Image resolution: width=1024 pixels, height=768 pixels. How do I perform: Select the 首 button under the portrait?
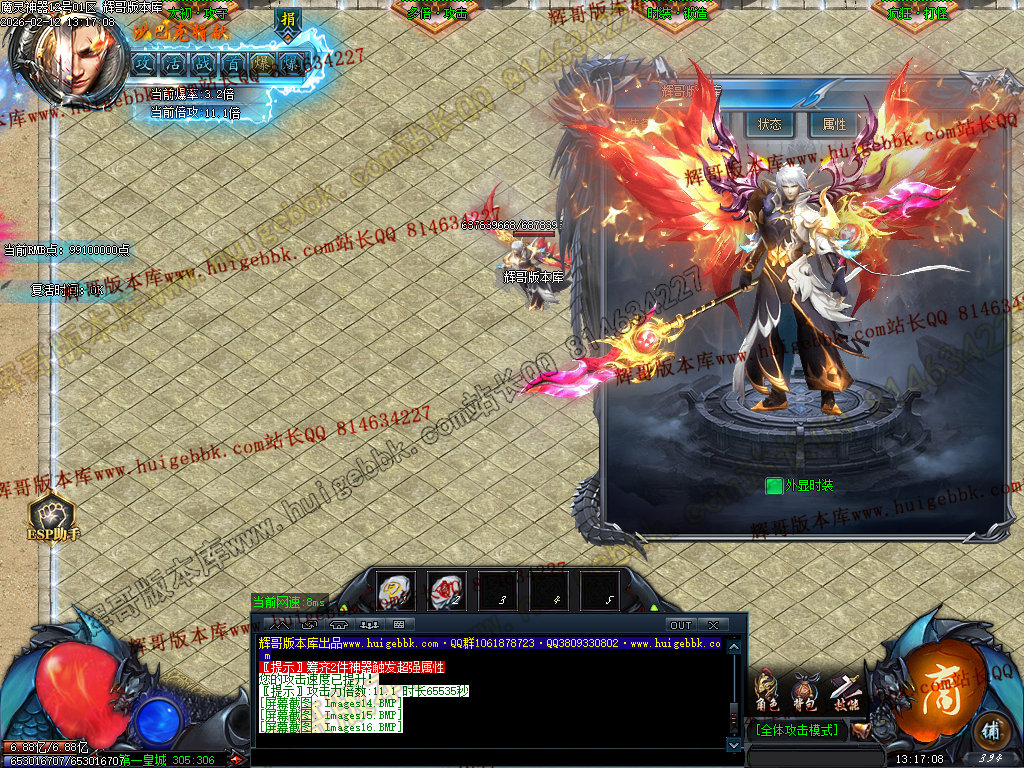point(233,62)
